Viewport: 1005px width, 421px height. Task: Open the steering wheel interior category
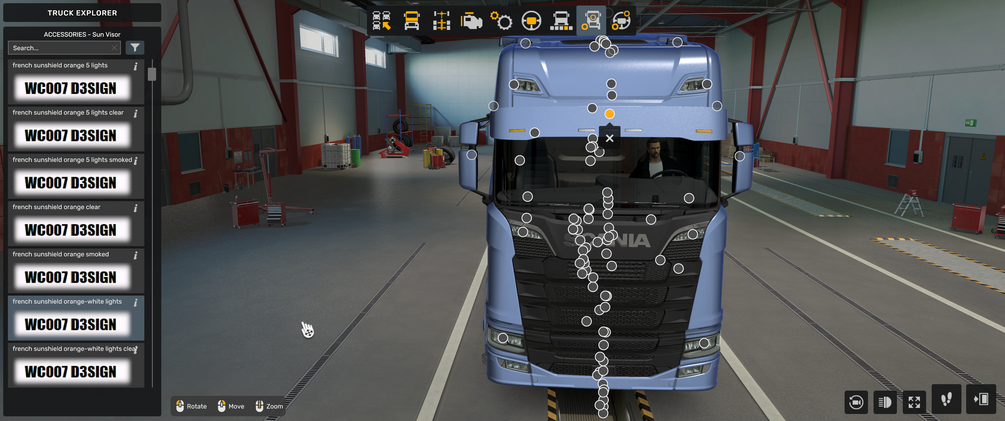click(531, 21)
